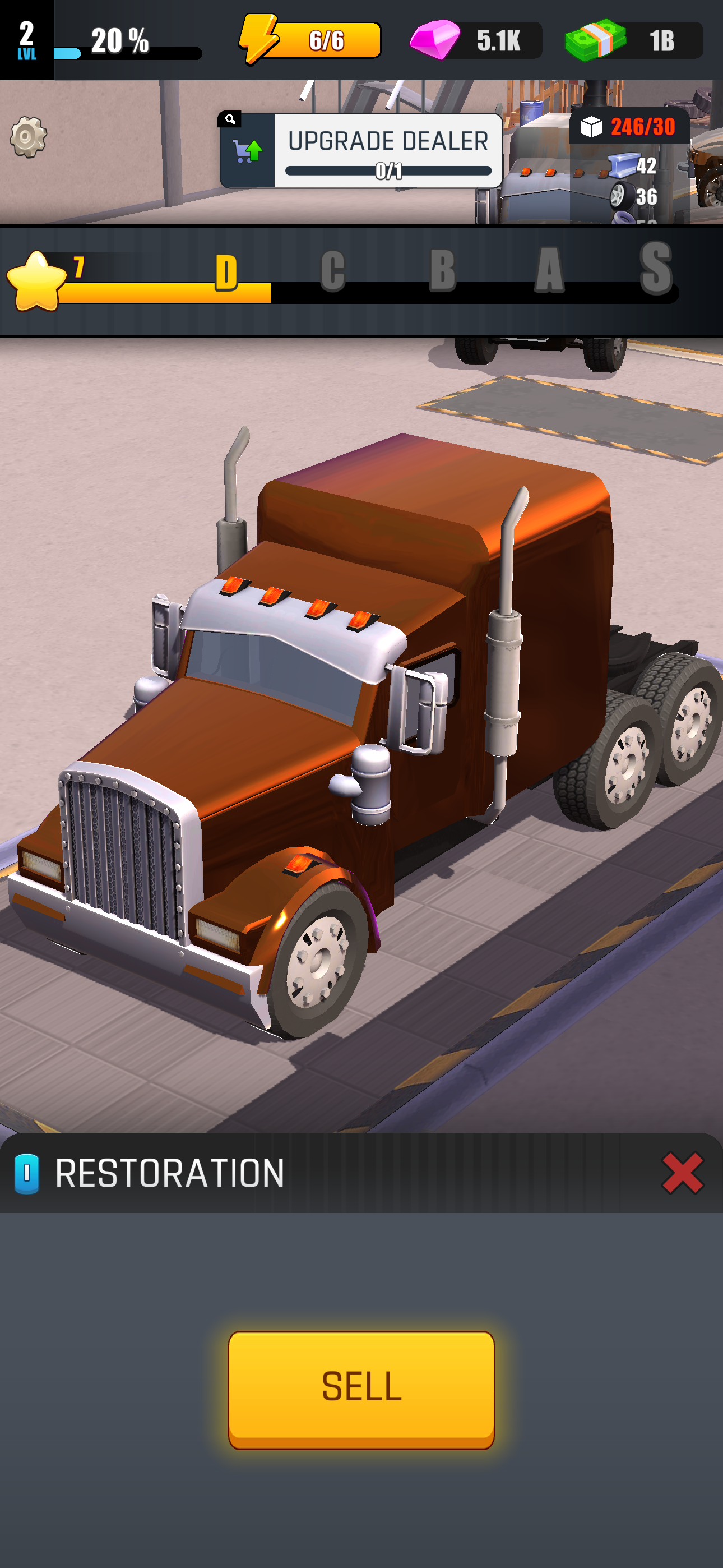Click the spring resource icon below the tire
Screen dimensions: 723x1568
tap(622, 219)
